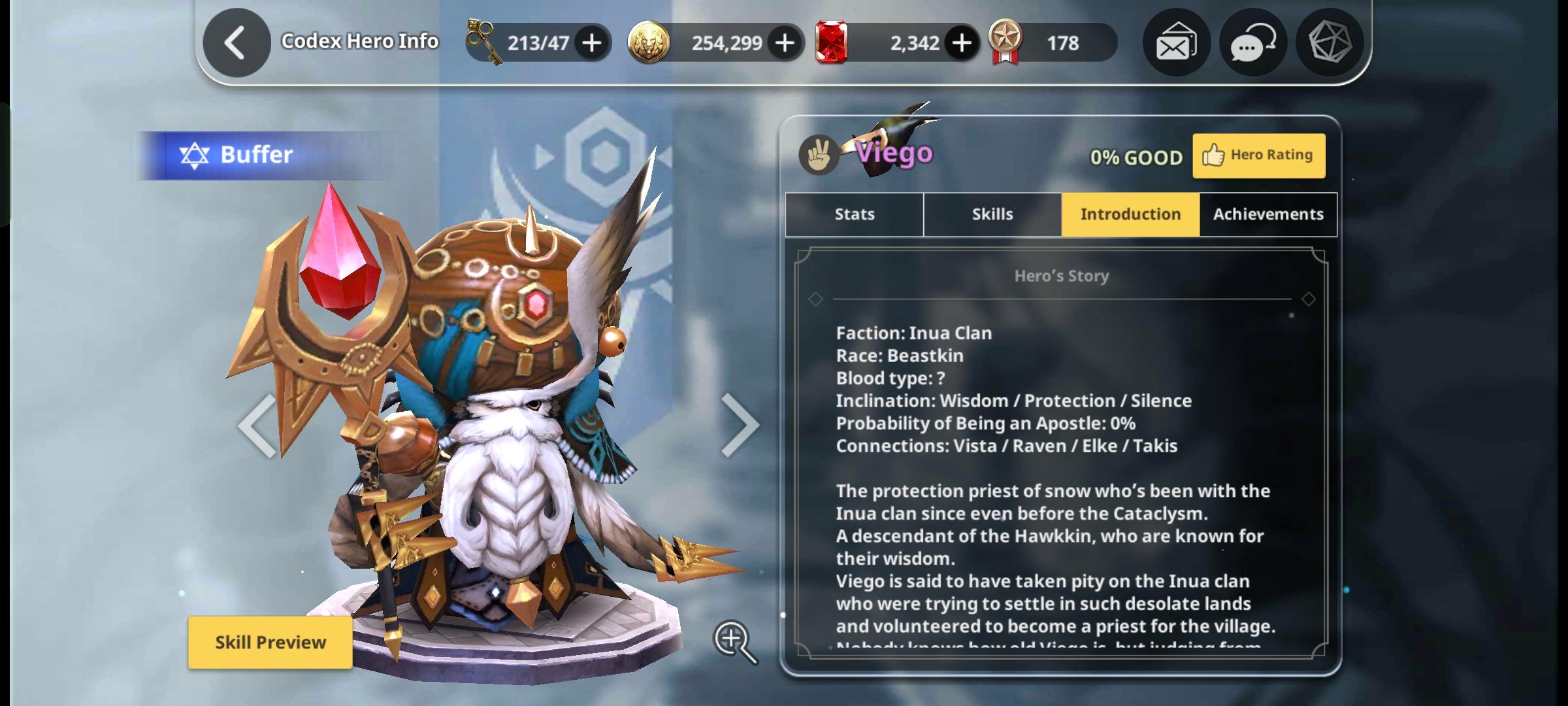Switch to the Stats tab
The image size is (1568, 706).
(853, 214)
